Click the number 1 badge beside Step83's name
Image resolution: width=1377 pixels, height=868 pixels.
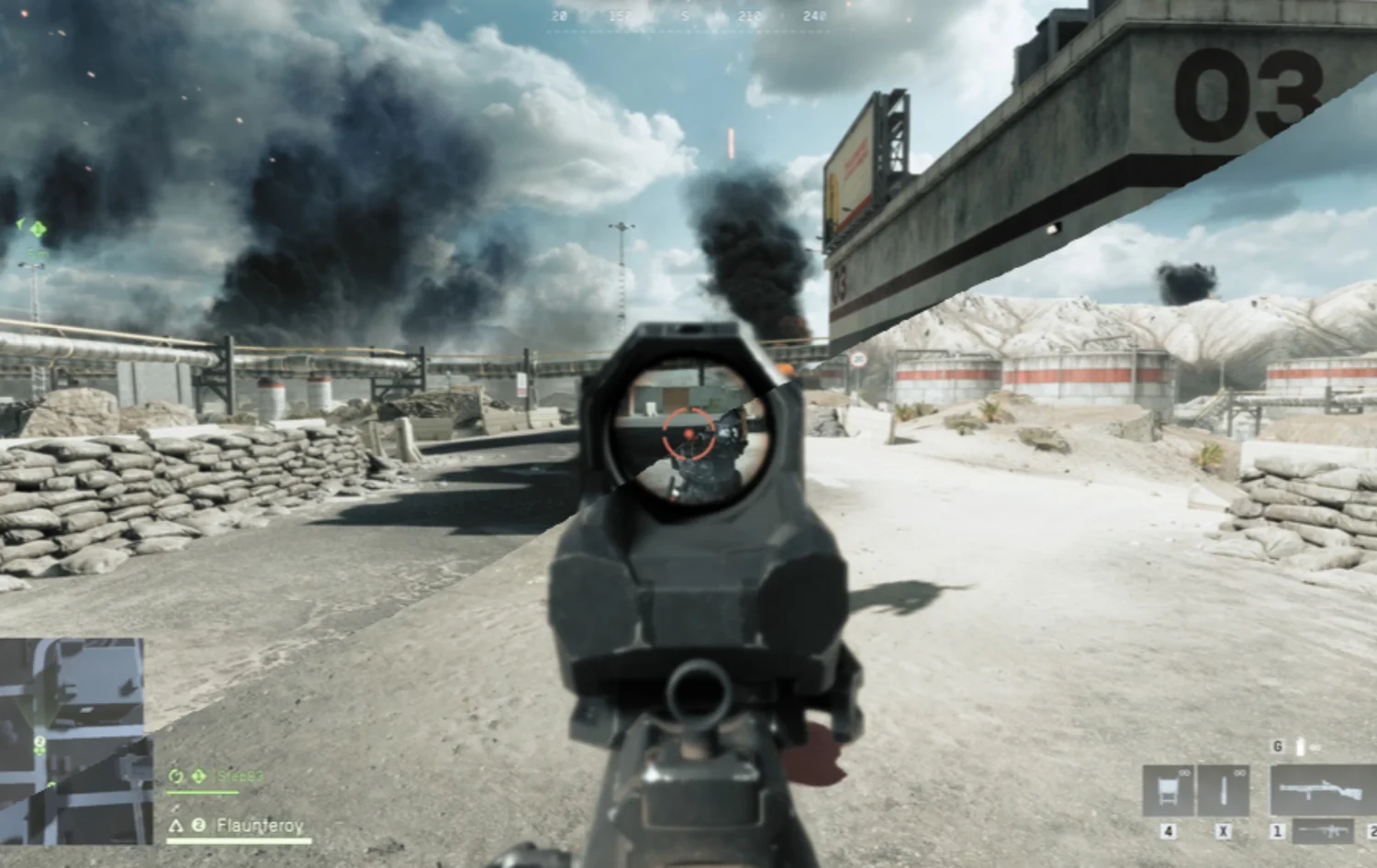click(197, 776)
